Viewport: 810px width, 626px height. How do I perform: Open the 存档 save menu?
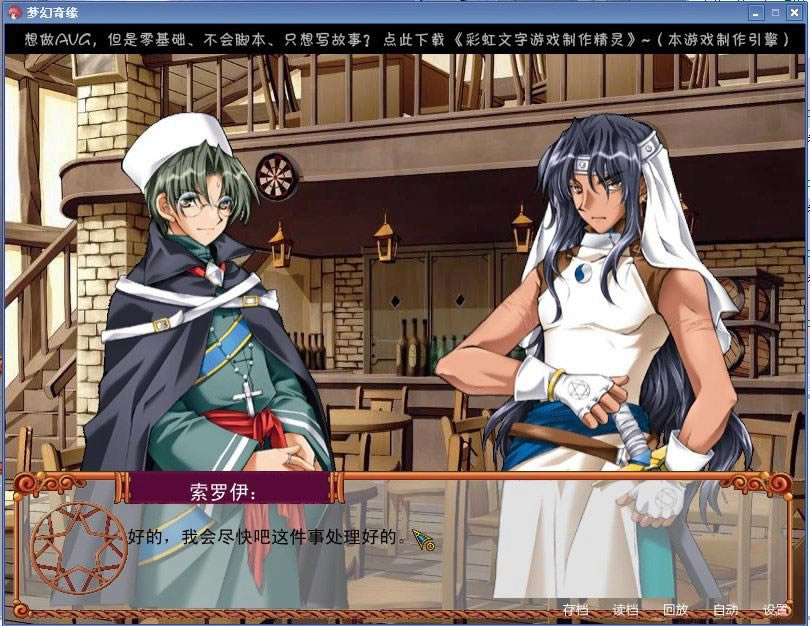[x=575, y=609]
